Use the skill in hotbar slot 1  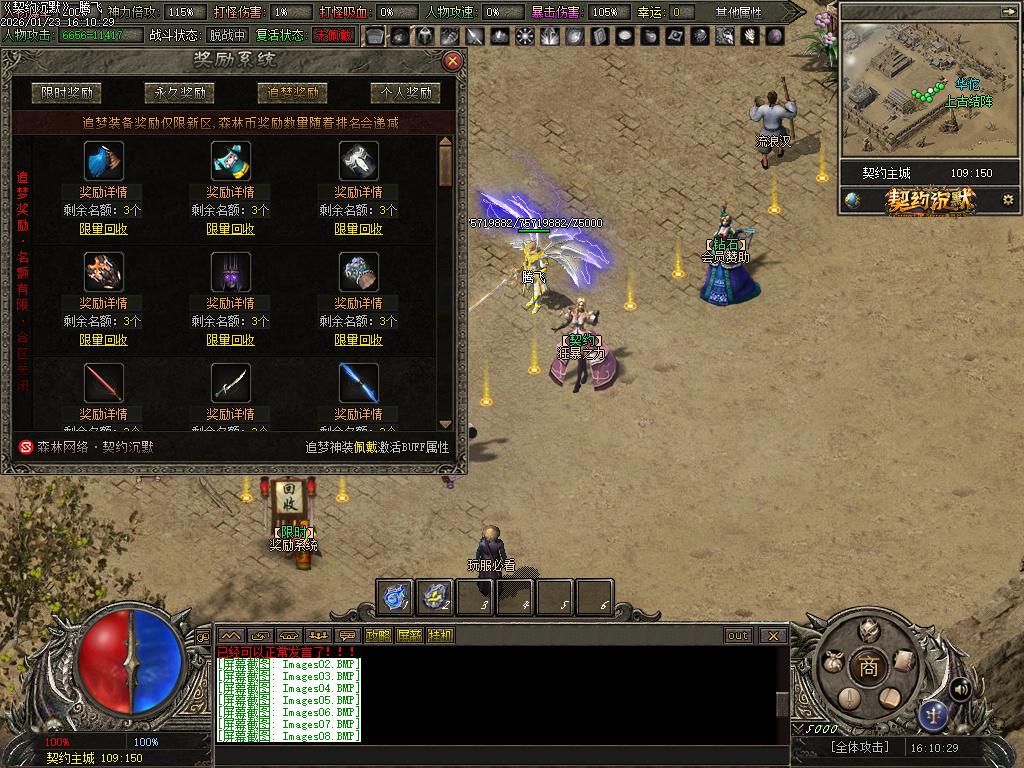[x=396, y=597]
